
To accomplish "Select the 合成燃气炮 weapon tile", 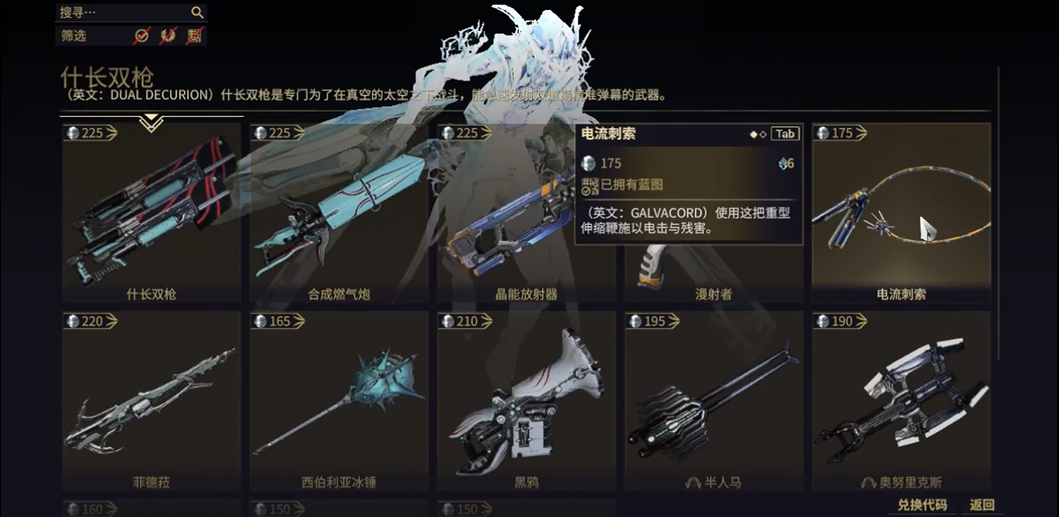I will [339, 214].
